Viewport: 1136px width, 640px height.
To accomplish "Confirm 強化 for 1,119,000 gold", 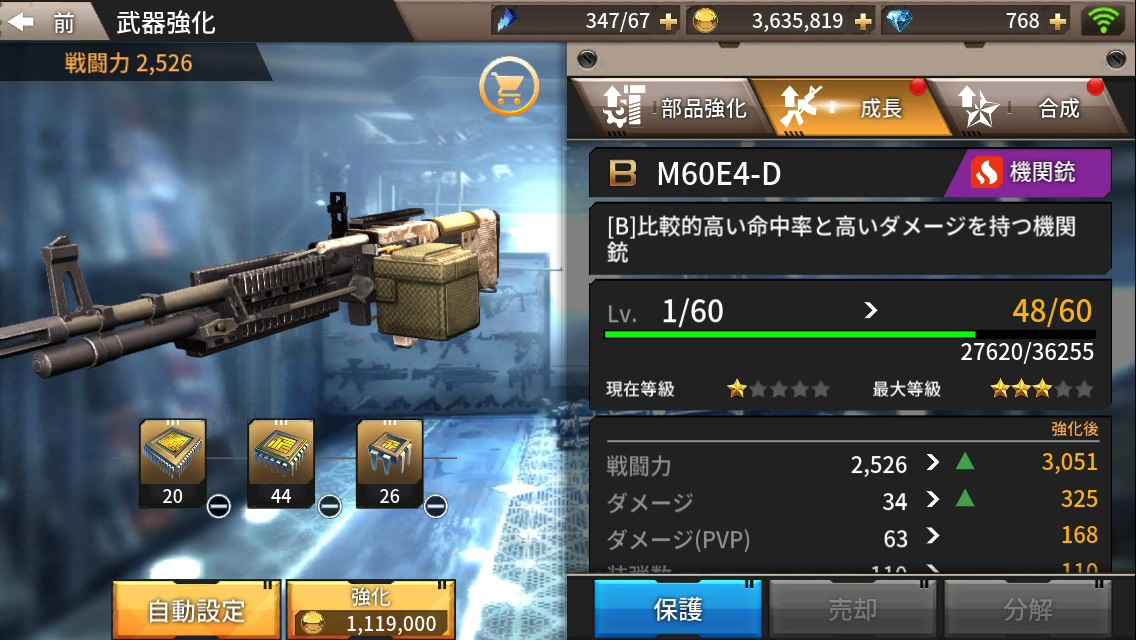I will pos(371,609).
